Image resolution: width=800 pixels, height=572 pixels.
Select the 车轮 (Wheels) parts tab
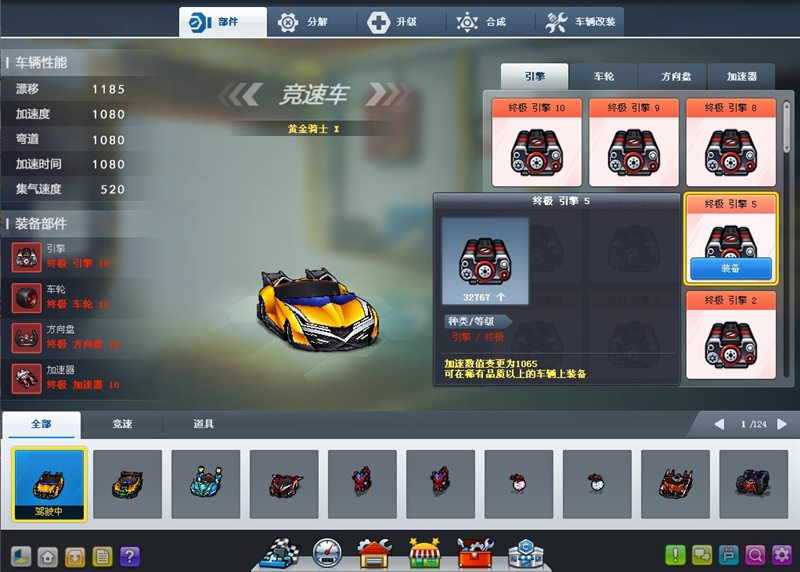[603, 76]
